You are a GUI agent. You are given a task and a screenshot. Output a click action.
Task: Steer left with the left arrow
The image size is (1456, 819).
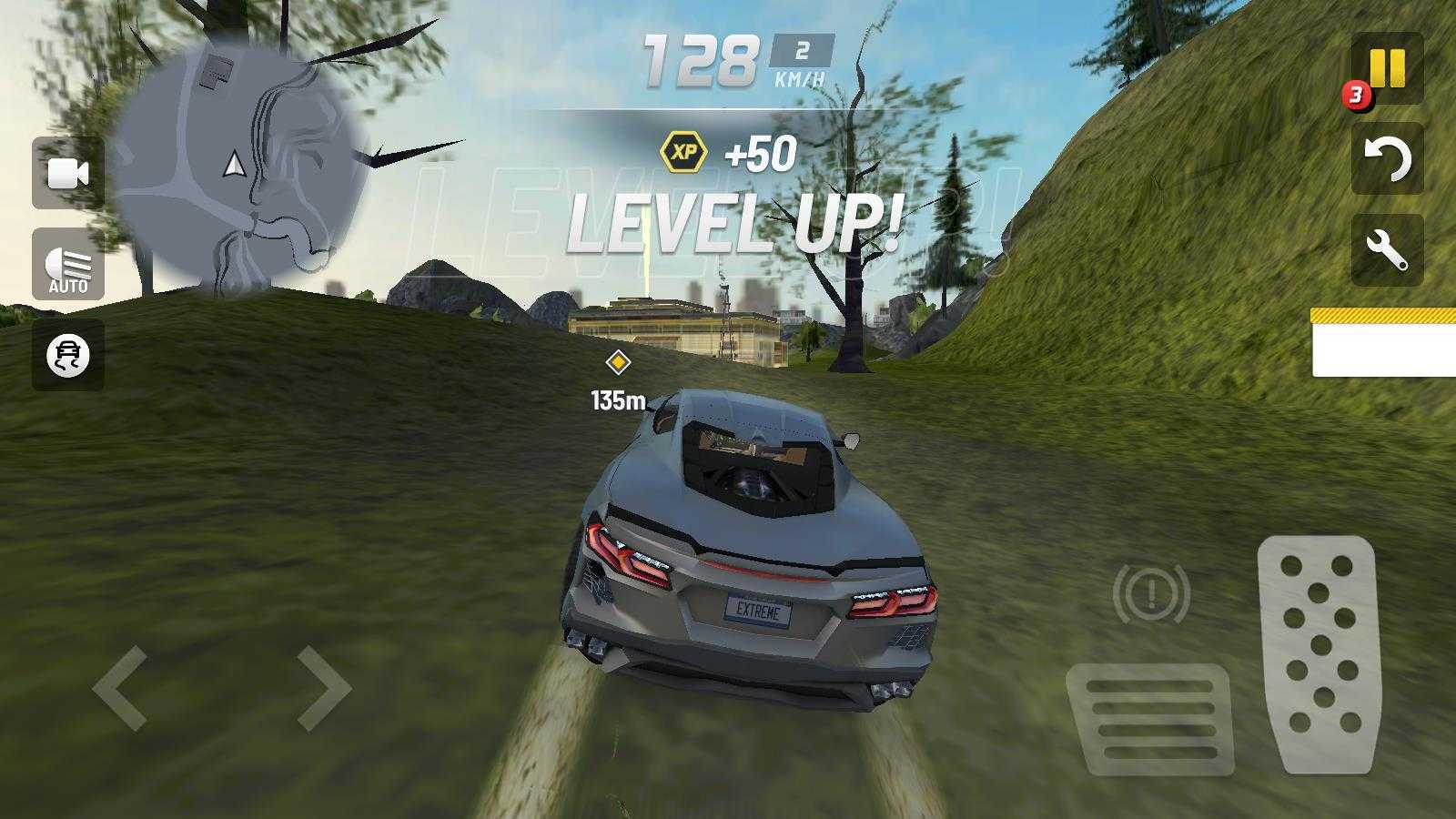[x=120, y=688]
